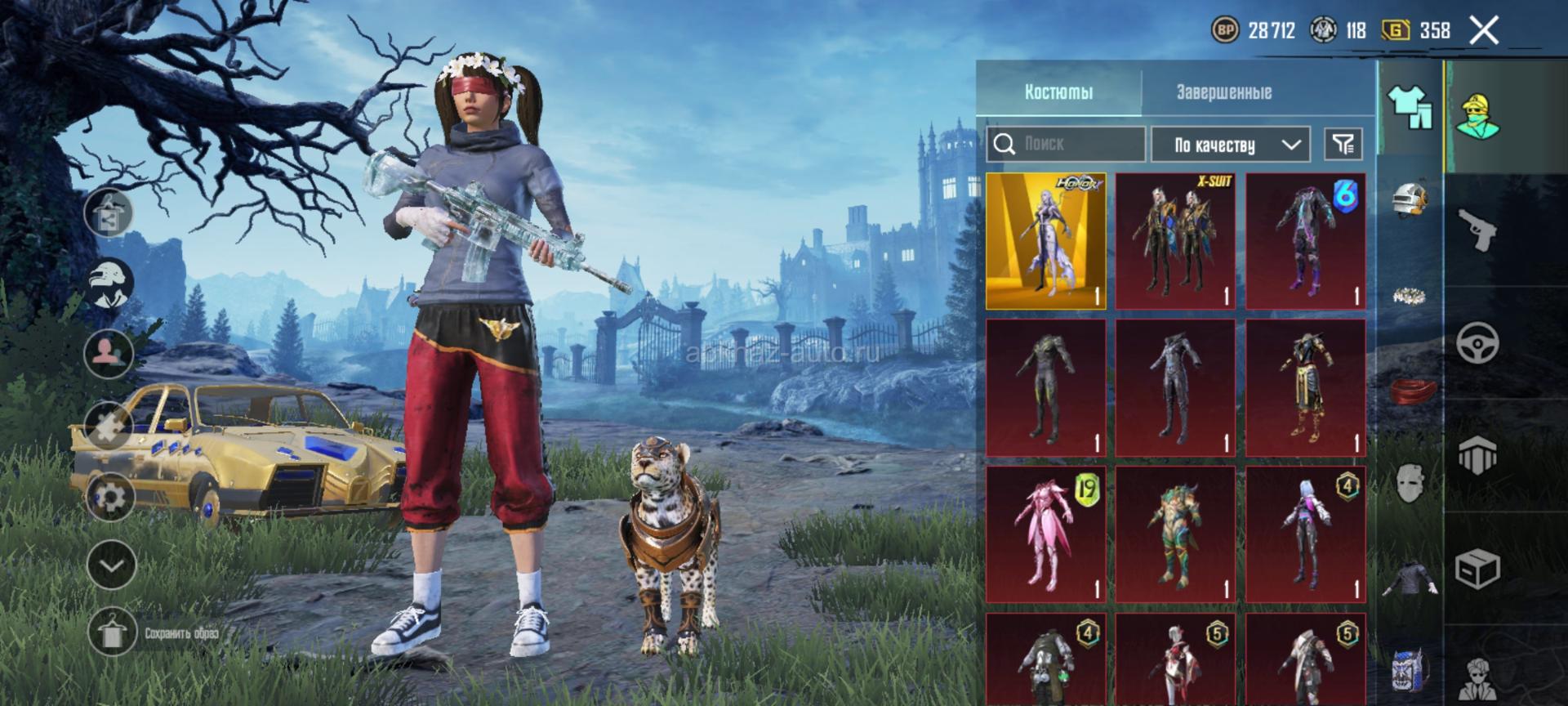Viewport: 1568px width, 706px height.
Task: Open the Завершенные tab
Action: point(1223,92)
